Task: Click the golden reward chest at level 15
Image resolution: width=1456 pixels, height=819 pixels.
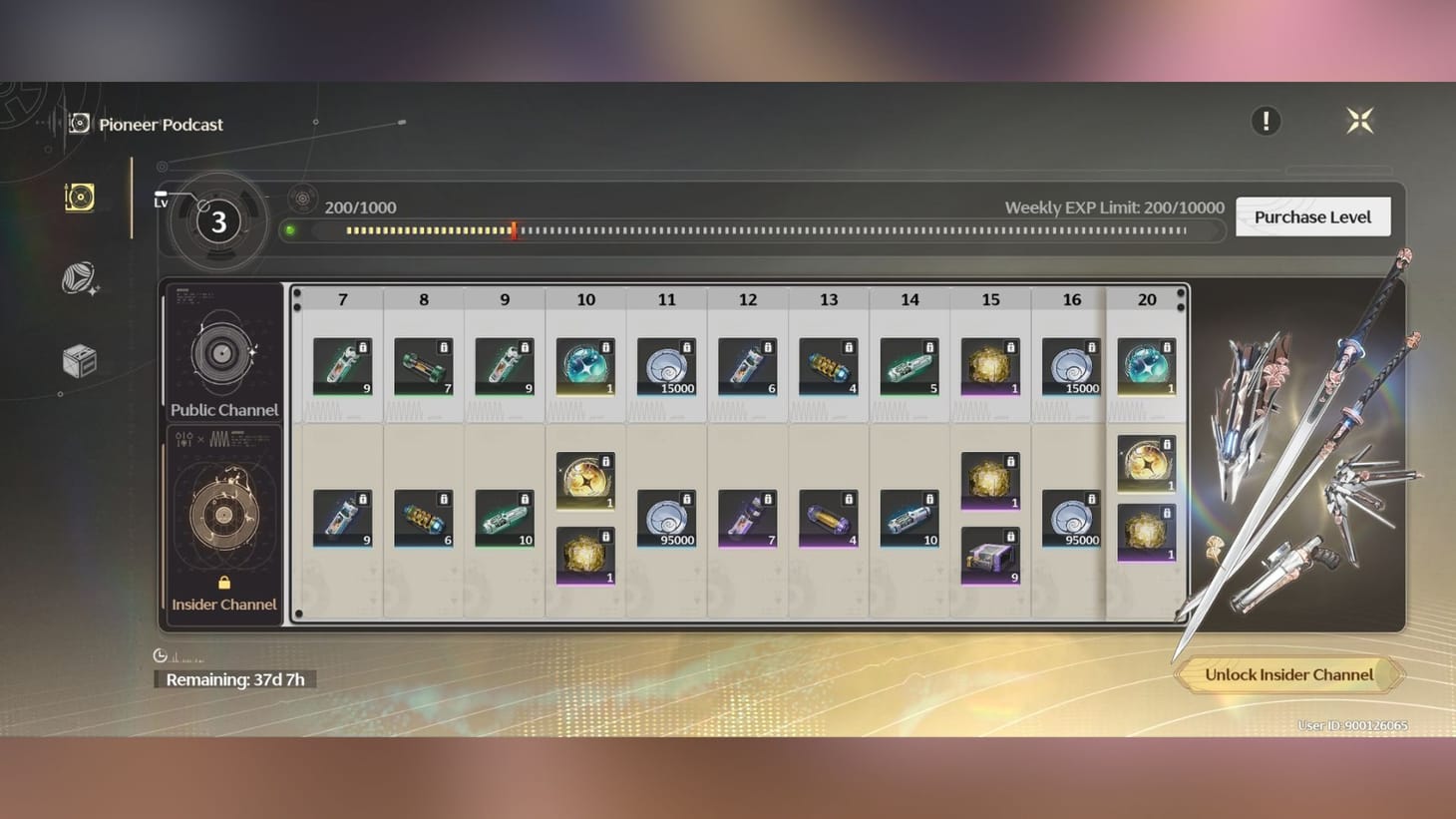Action: pyautogui.click(x=988, y=365)
